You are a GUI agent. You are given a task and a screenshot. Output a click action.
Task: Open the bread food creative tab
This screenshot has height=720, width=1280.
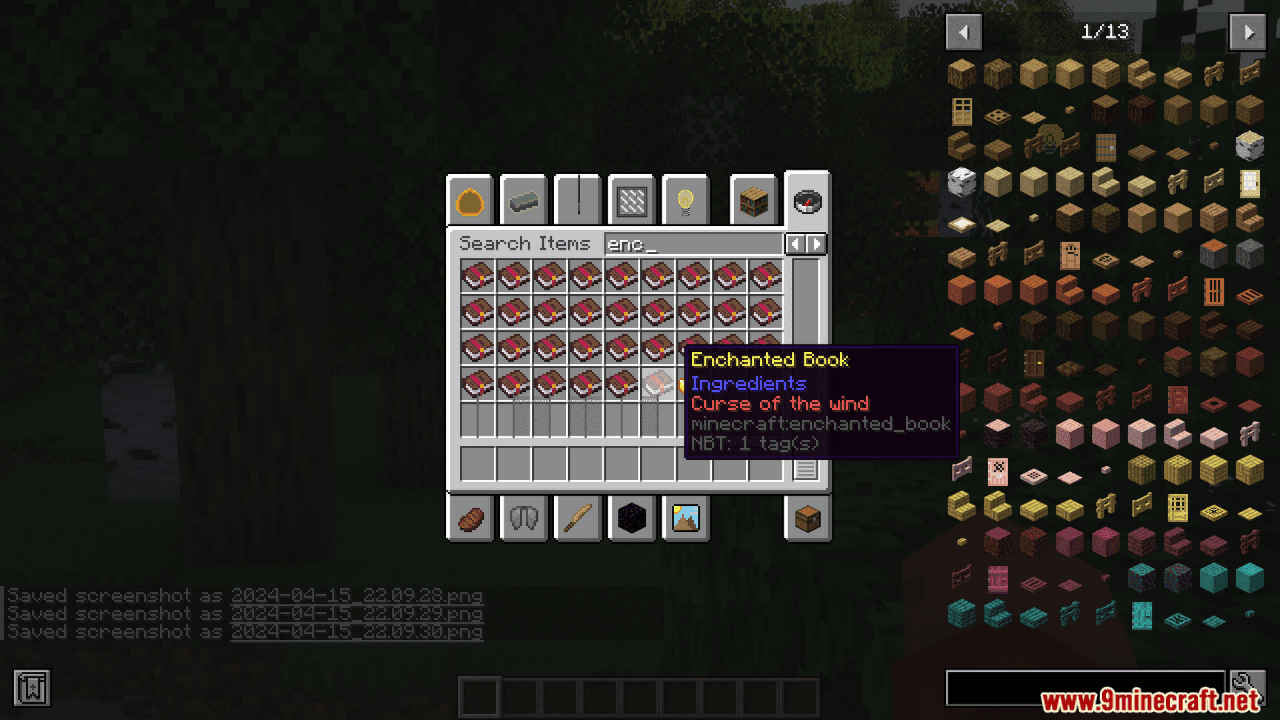[470, 519]
